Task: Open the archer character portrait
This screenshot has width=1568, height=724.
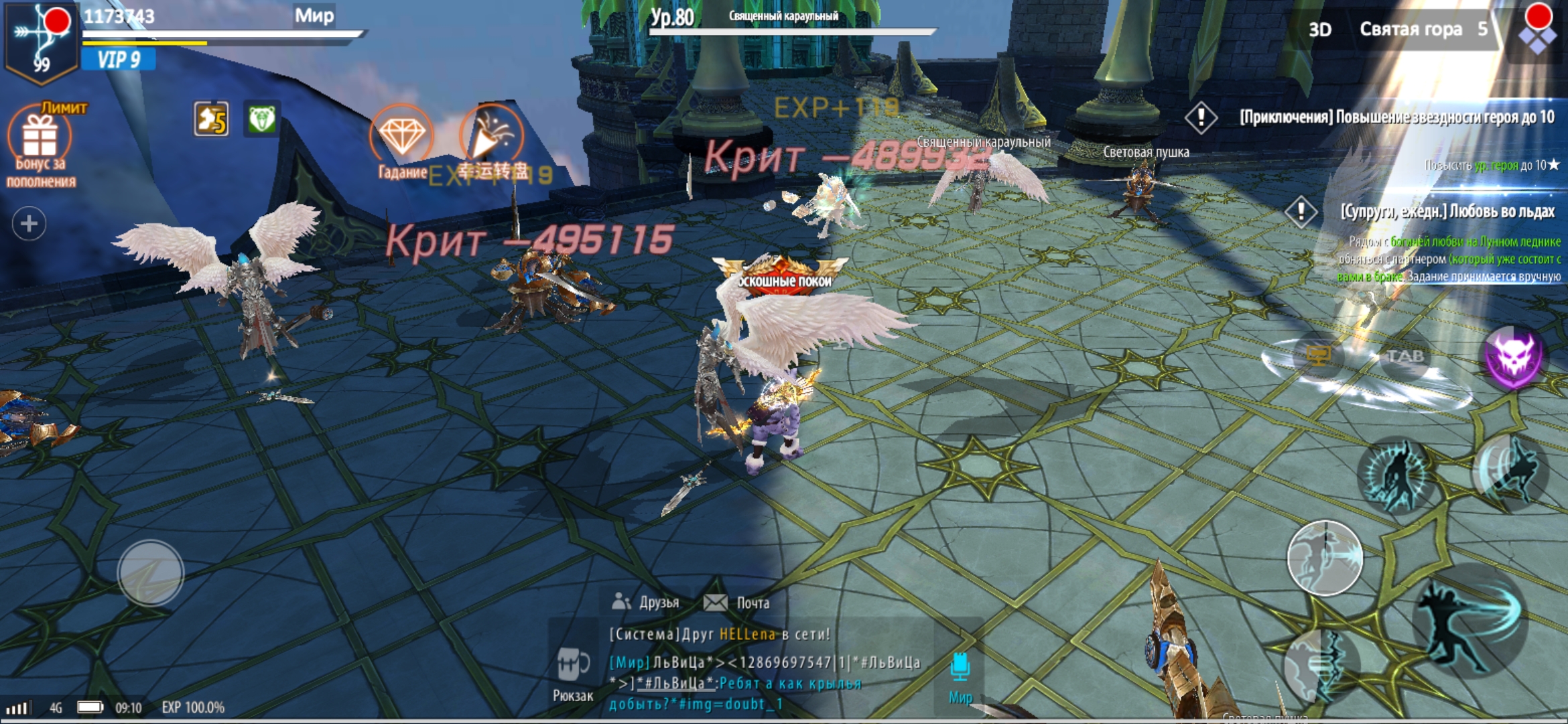Action: [x=40, y=42]
